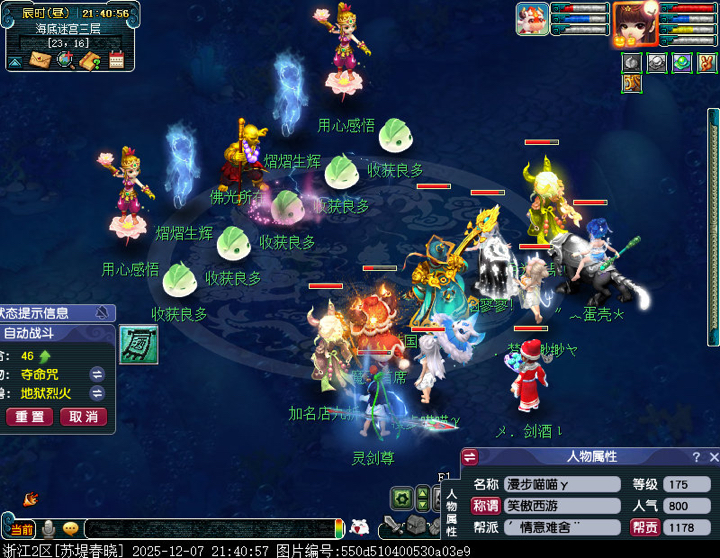Click the 帮贡 guild contribution button

click(x=644, y=527)
